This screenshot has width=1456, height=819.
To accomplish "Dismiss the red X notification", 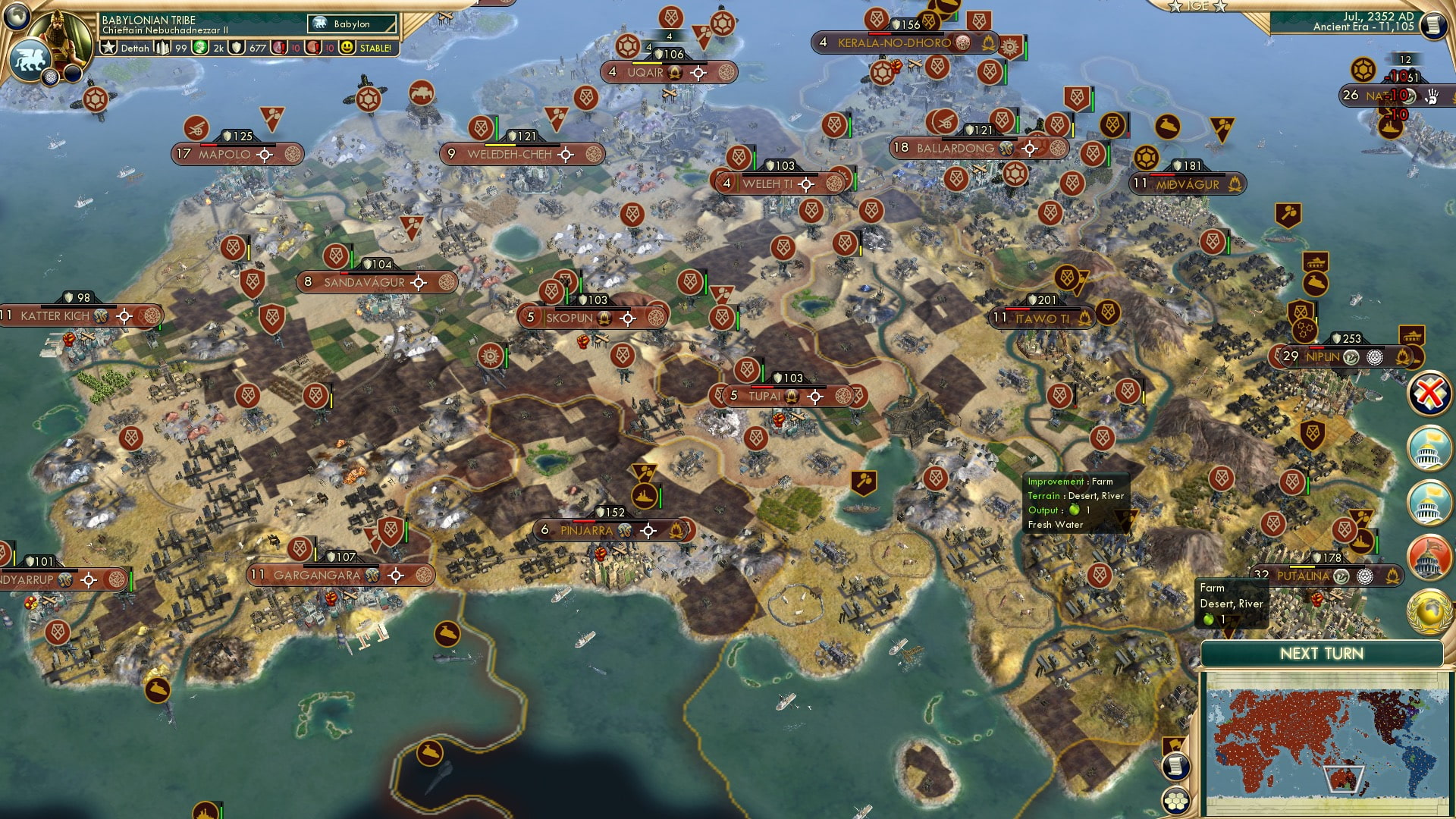I will 1429,394.
